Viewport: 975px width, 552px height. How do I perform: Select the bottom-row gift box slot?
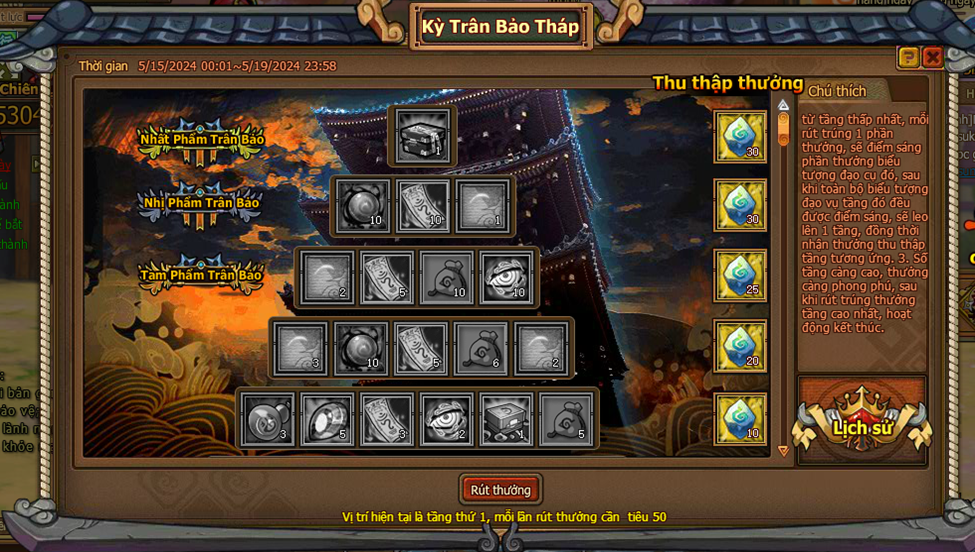(507, 419)
